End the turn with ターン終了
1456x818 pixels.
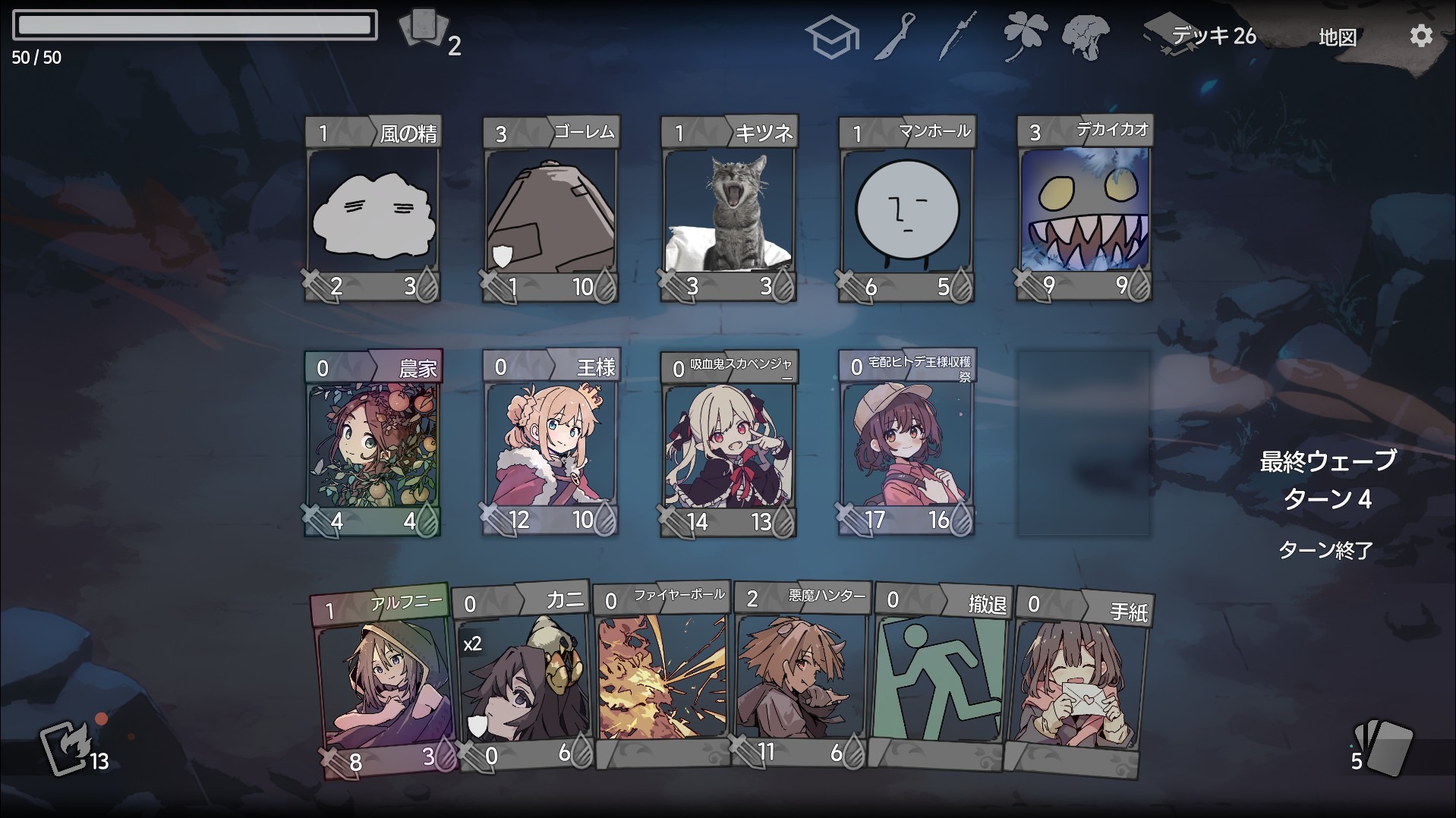coord(1325,550)
